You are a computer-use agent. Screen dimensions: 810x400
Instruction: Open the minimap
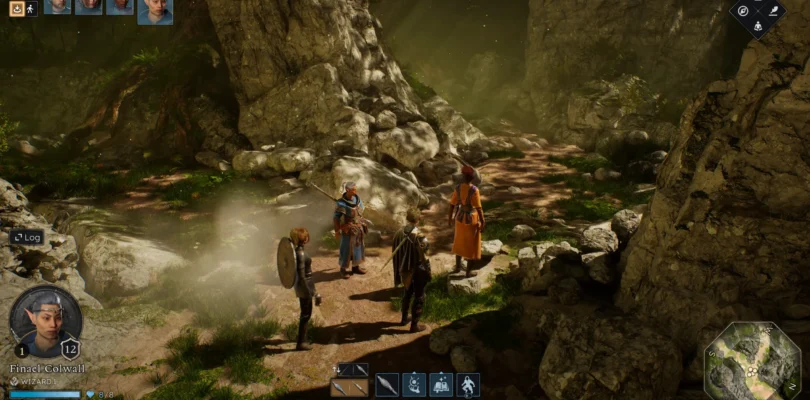(x=753, y=360)
